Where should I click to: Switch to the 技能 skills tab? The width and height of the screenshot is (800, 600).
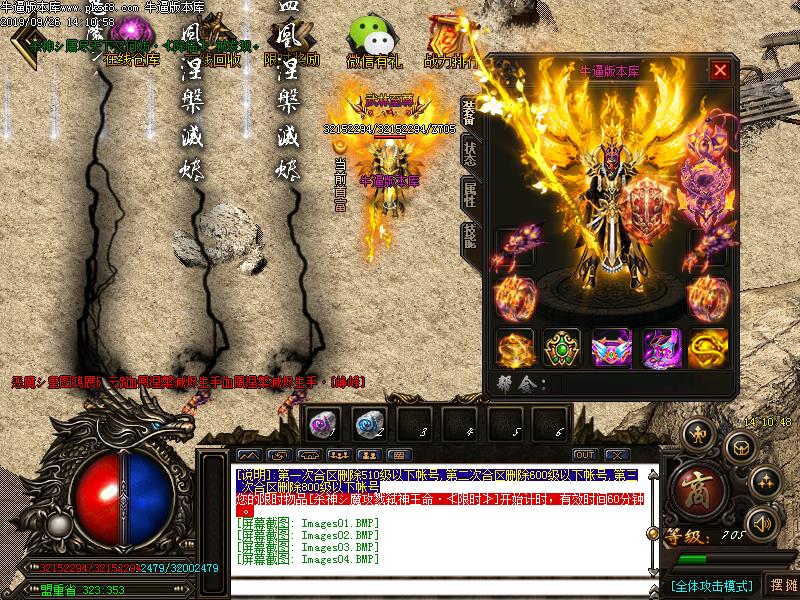click(x=469, y=235)
